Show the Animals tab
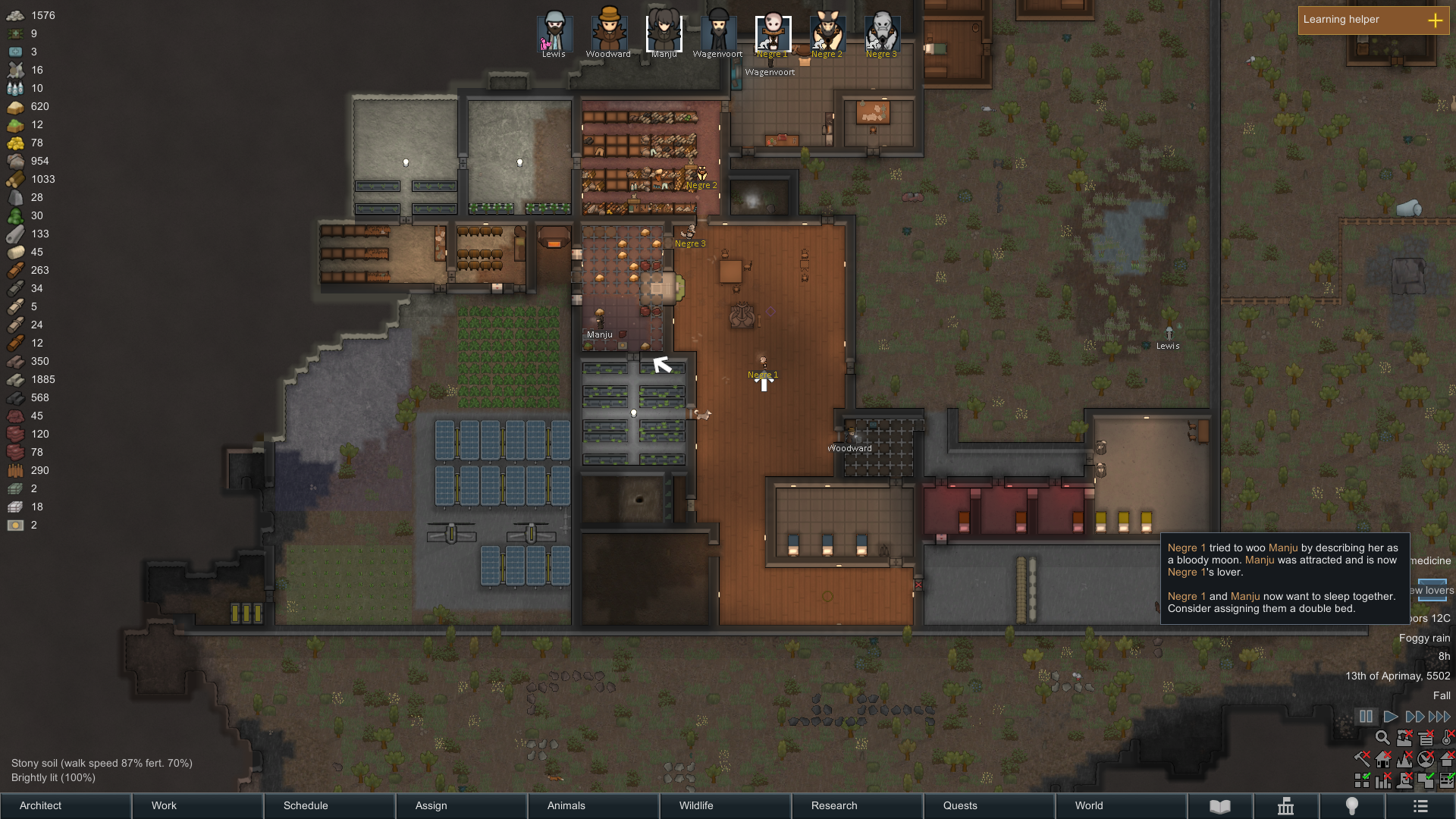 coord(593,805)
